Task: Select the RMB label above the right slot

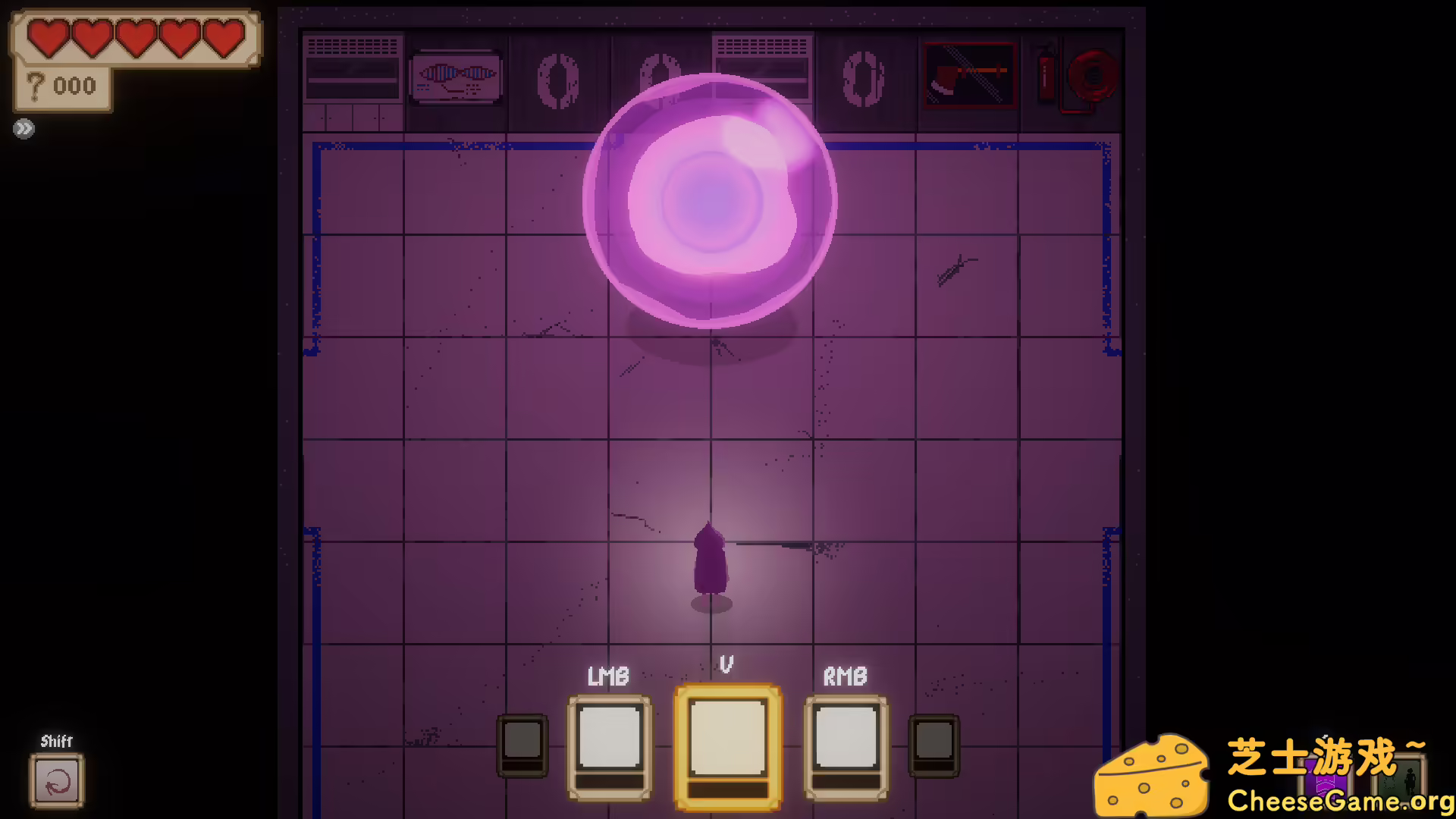Action: coord(845,675)
